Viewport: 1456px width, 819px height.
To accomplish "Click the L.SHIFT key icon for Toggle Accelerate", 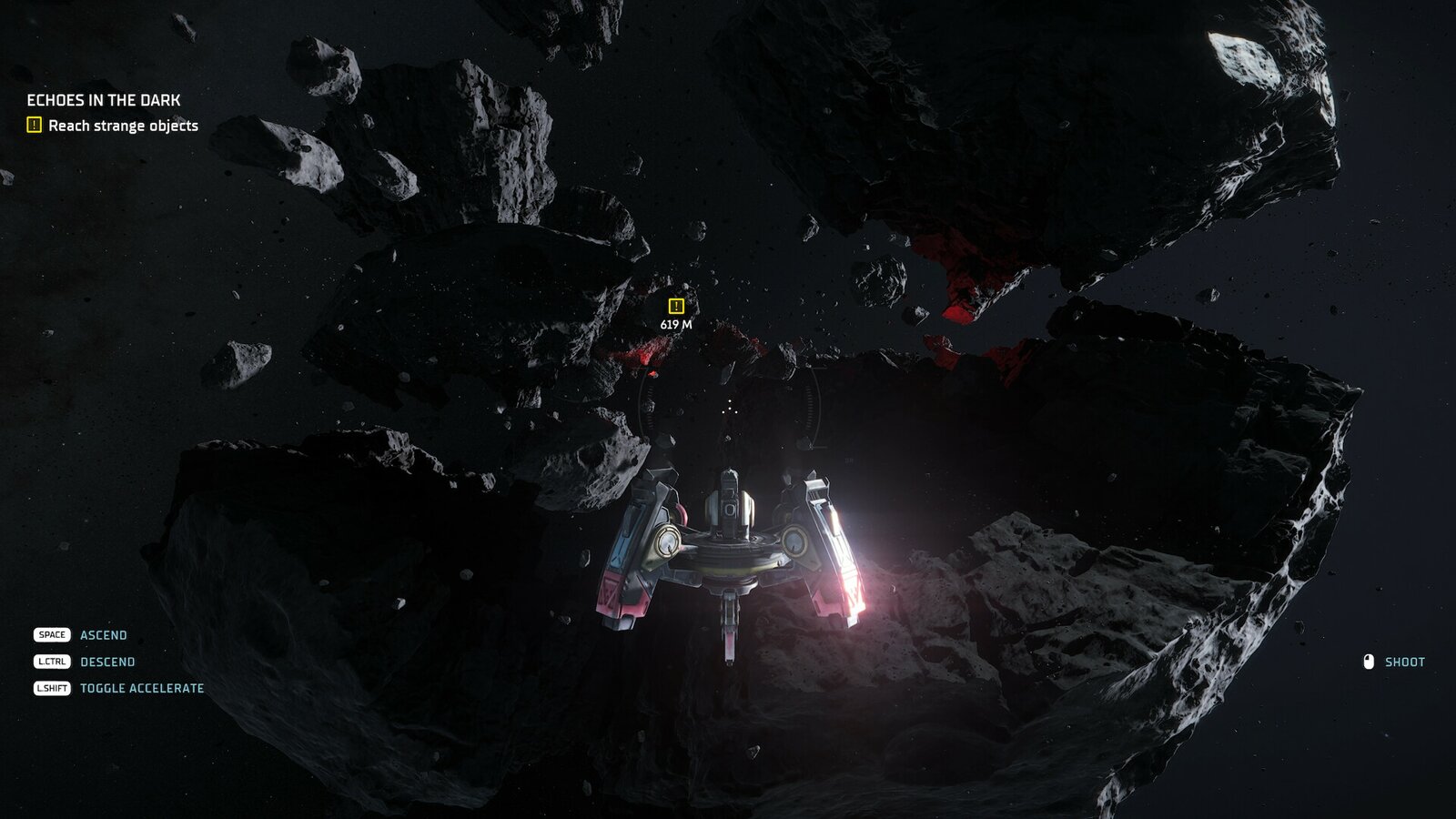I will (x=53, y=690).
